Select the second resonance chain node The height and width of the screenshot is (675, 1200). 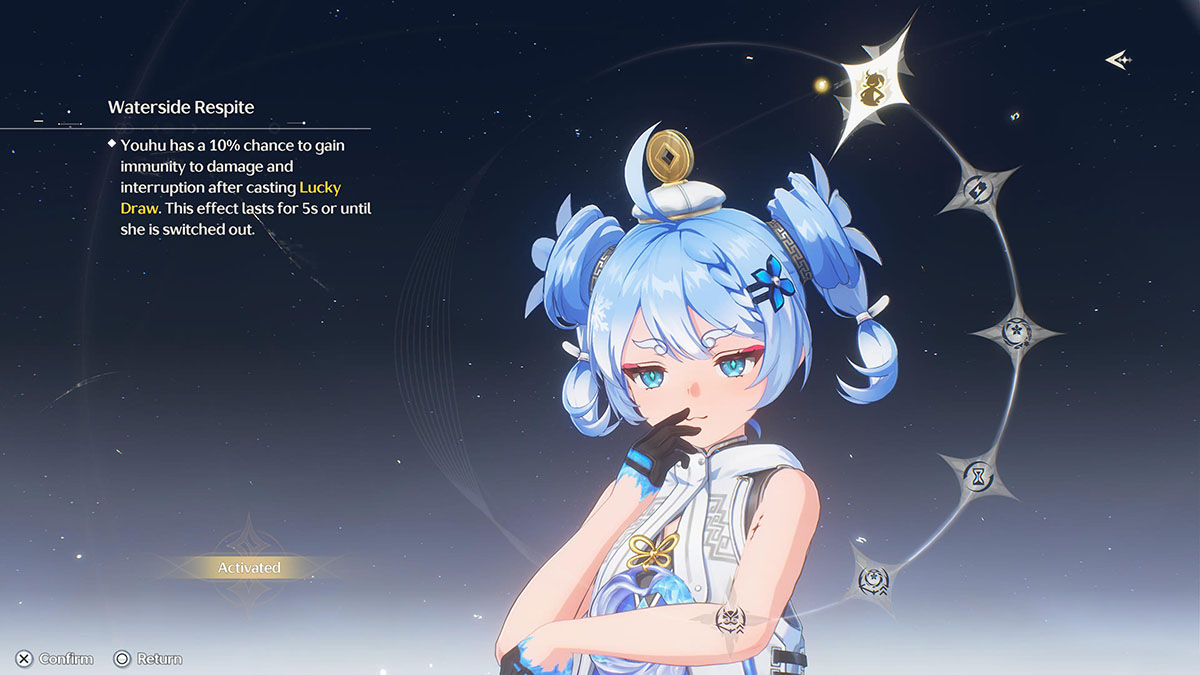point(975,189)
